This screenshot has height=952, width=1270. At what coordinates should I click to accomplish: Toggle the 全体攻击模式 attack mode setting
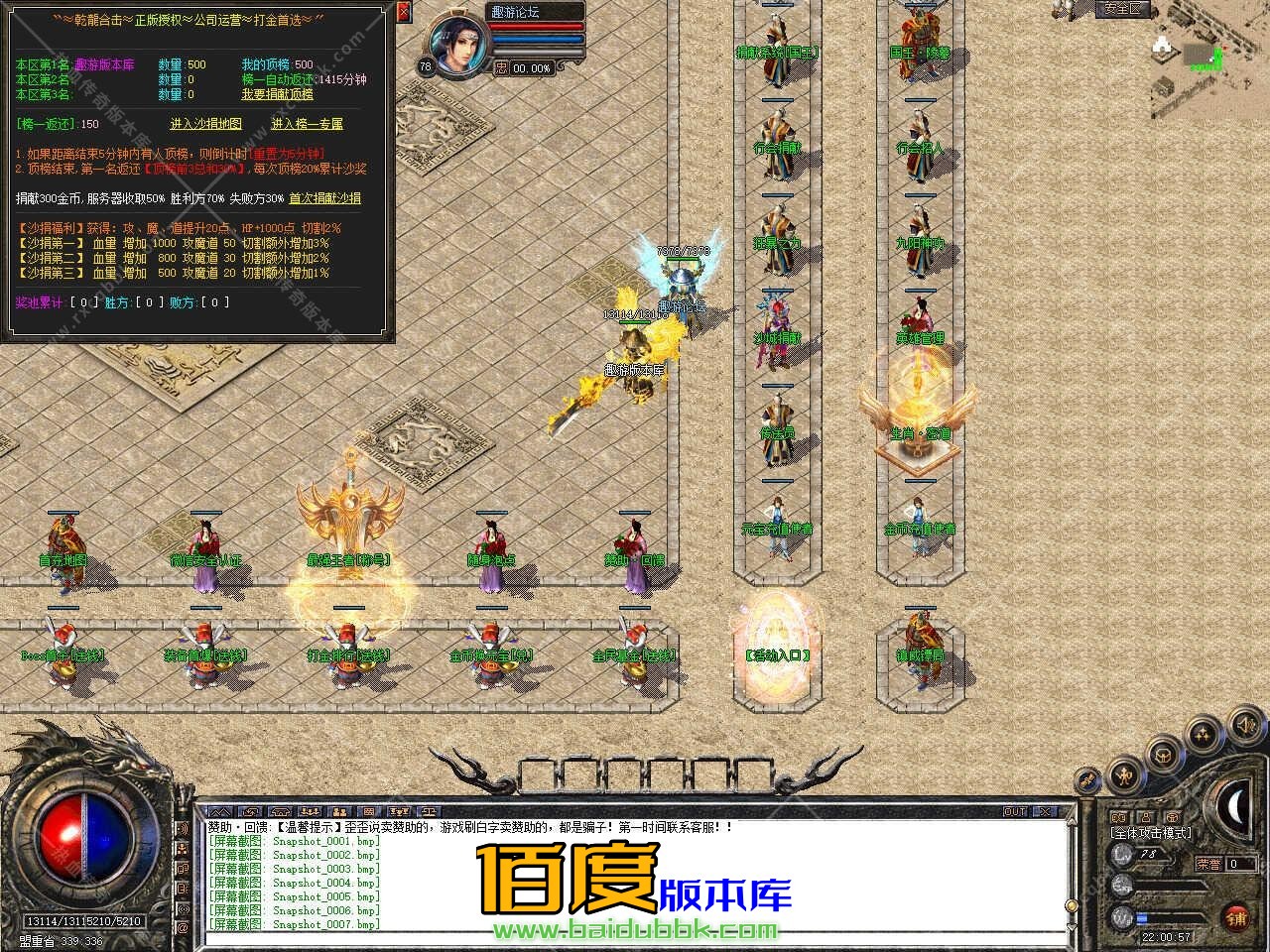[1150, 833]
